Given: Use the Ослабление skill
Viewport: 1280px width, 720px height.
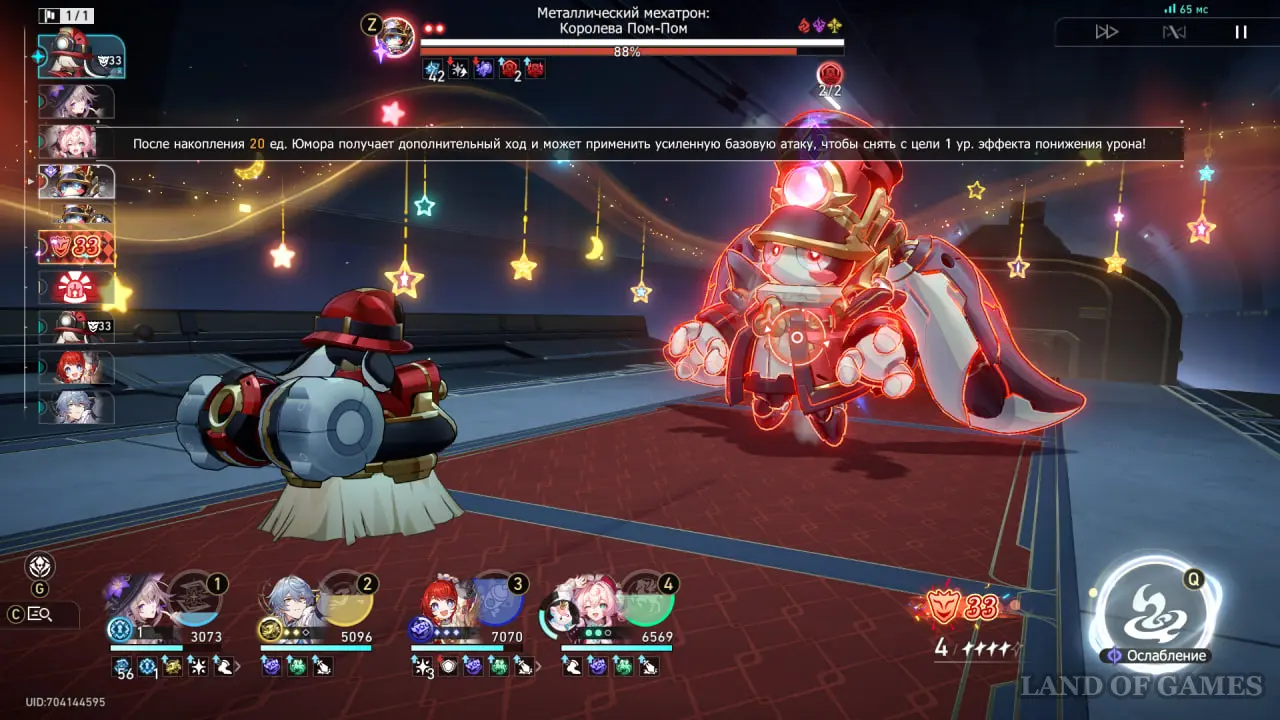Looking at the screenshot, I should tap(1155, 611).
